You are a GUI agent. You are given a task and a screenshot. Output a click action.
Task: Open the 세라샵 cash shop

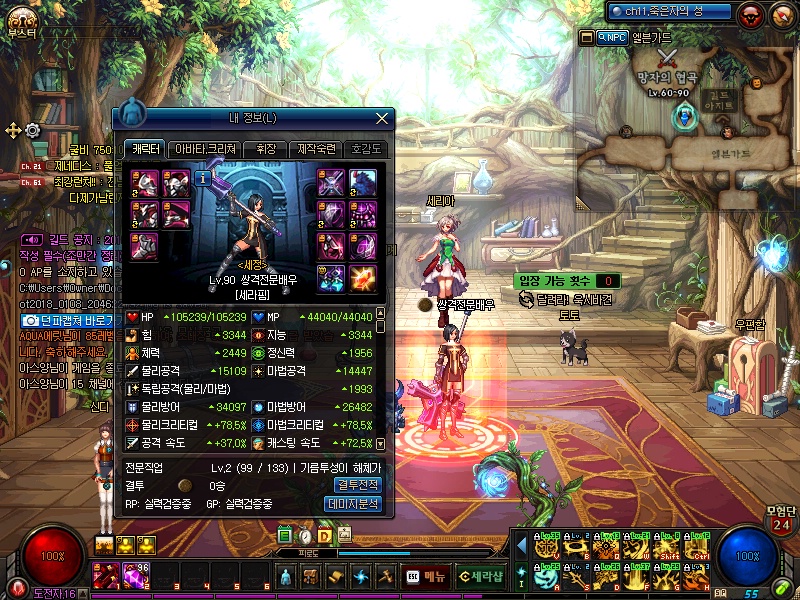[480, 576]
